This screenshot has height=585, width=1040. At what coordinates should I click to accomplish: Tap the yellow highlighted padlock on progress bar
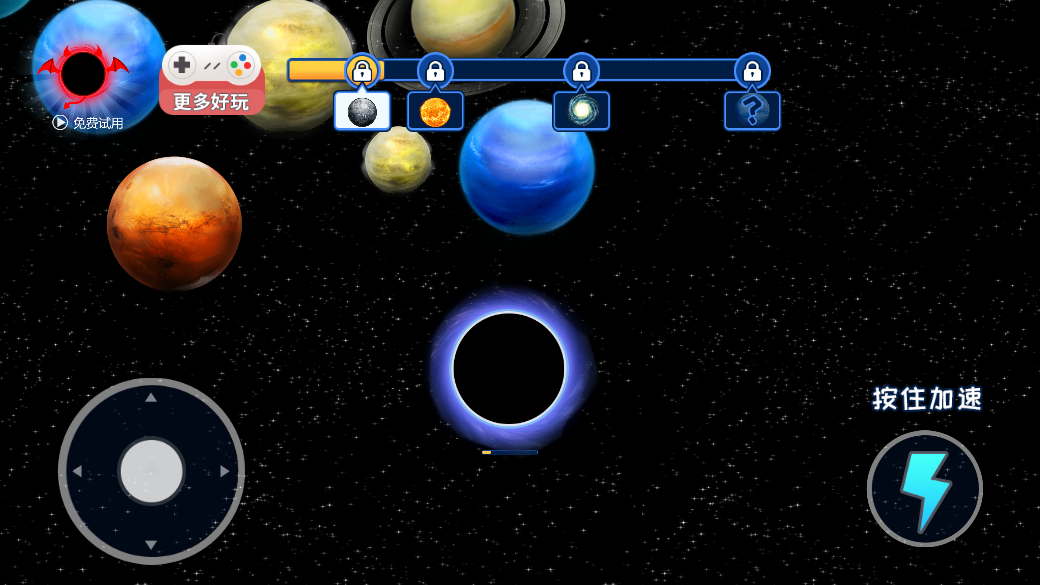coord(362,70)
